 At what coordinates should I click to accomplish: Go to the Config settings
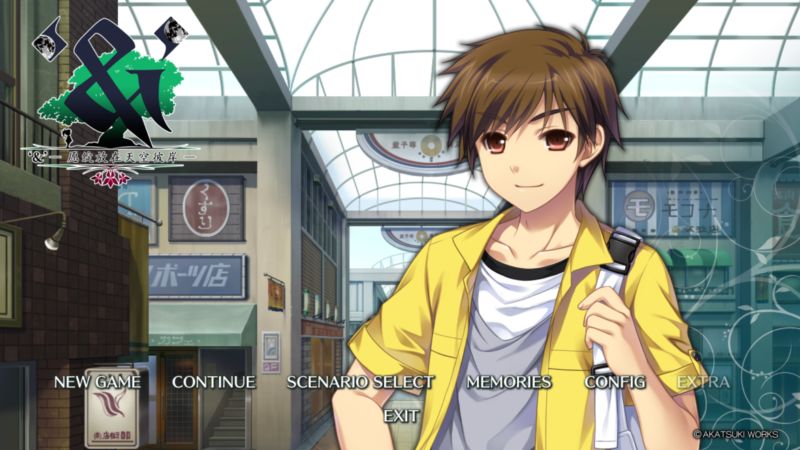pyautogui.click(x=615, y=382)
